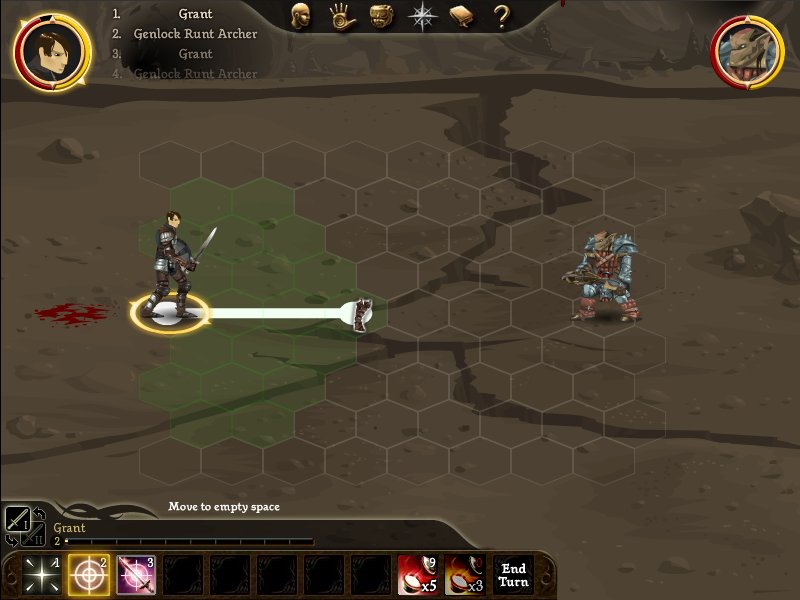Activate the white starburst ability in slot 1
Viewport: 800px width, 600px height.
(40, 575)
